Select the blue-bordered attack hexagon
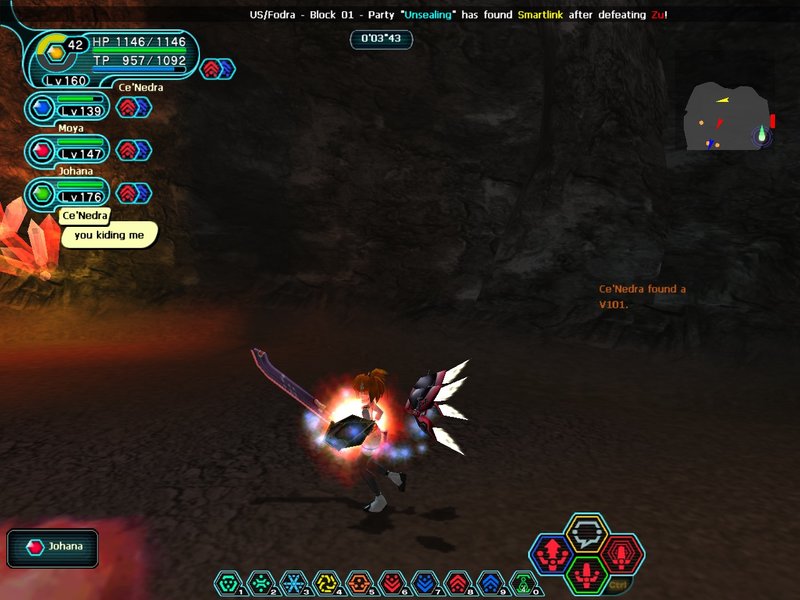Viewport: 800px width, 600px height. (x=551, y=553)
